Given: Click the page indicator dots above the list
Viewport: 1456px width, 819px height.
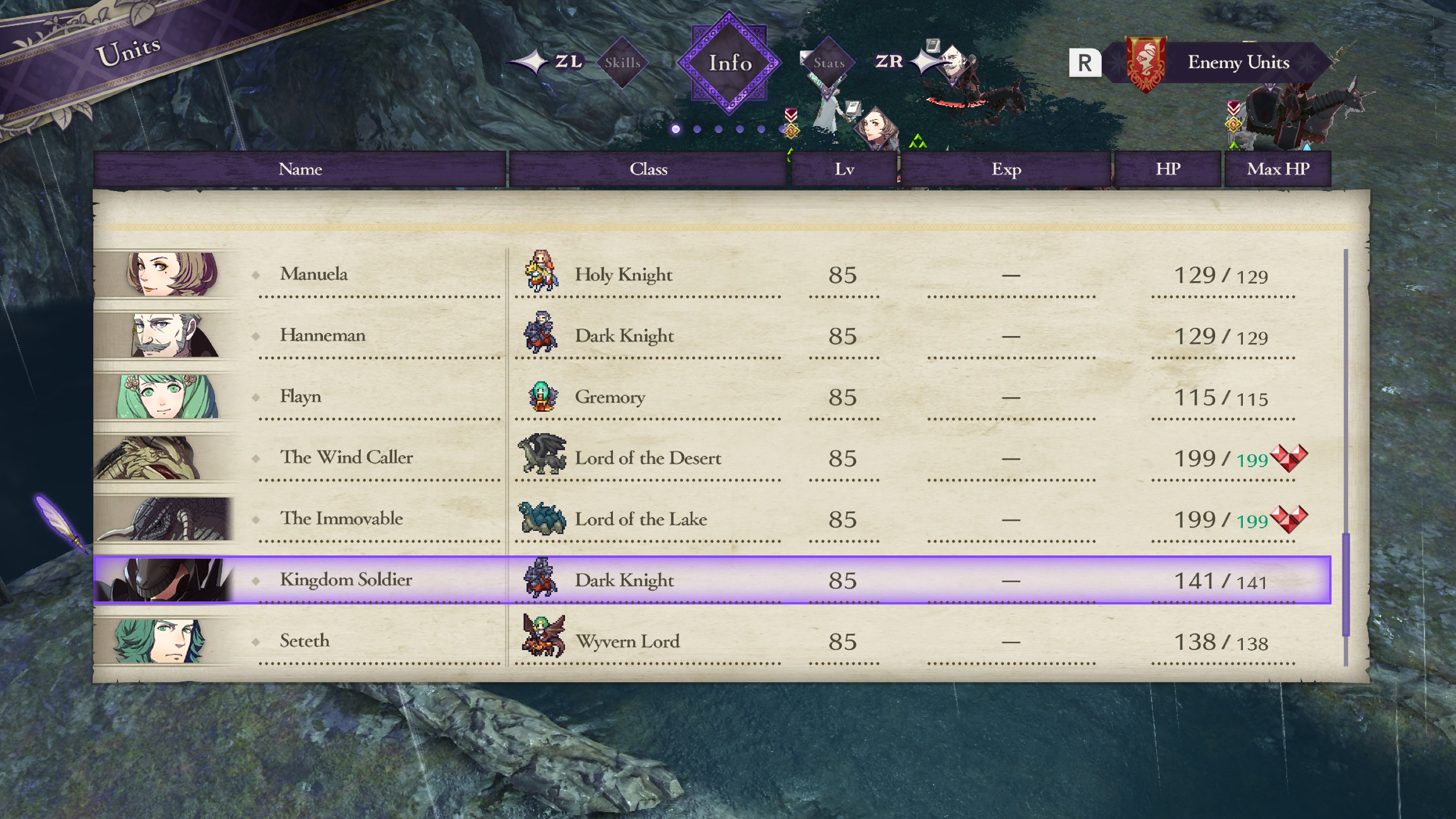Looking at the screenshot, I should tap(722, 129).
